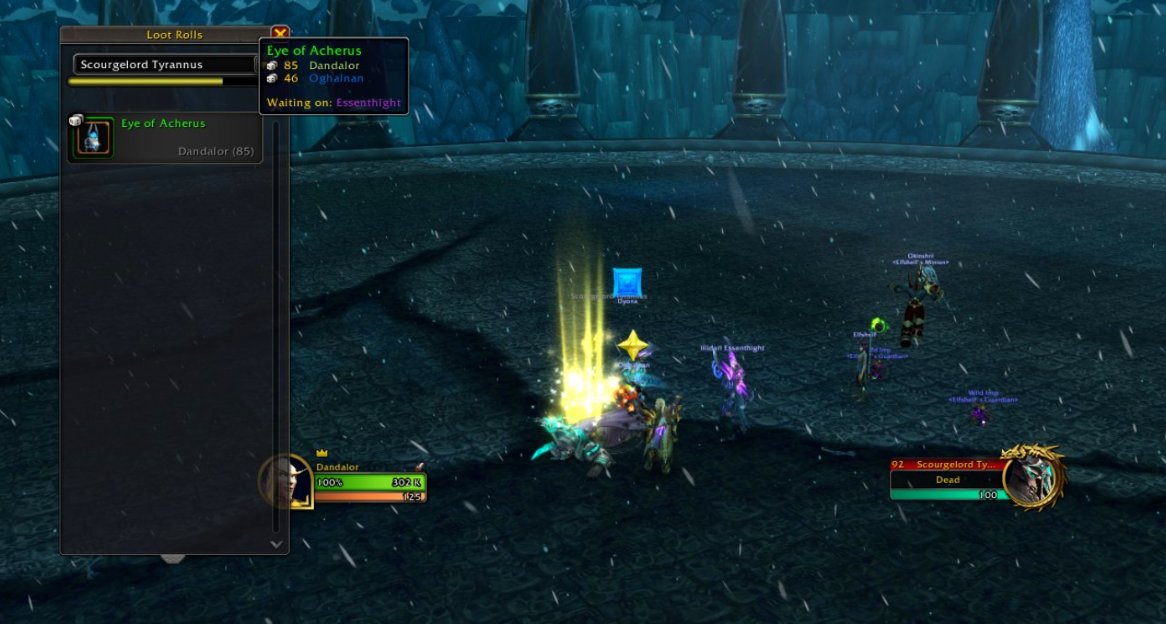Close the Loot Rolls window

280,34
